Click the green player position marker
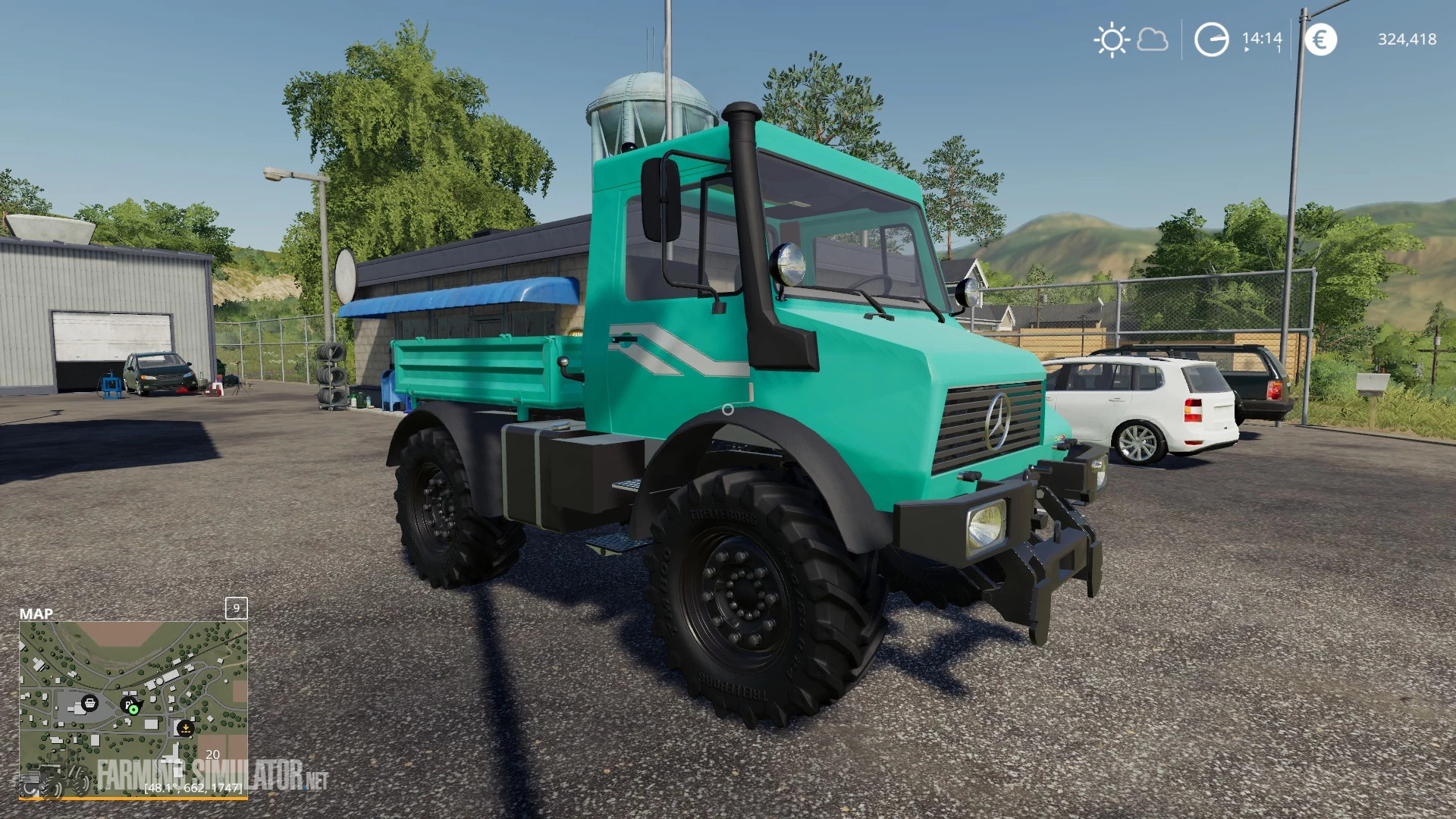 133,711
